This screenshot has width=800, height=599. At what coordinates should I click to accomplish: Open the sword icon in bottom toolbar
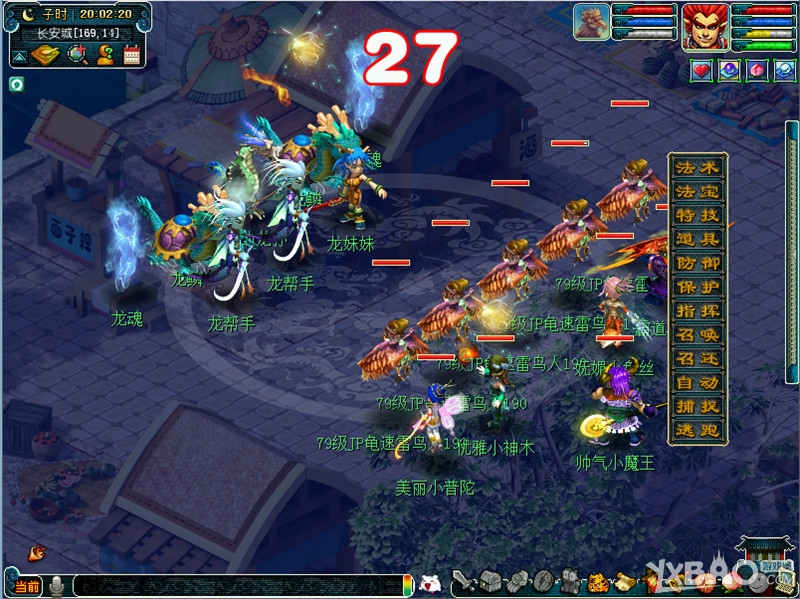coord(463,581)
